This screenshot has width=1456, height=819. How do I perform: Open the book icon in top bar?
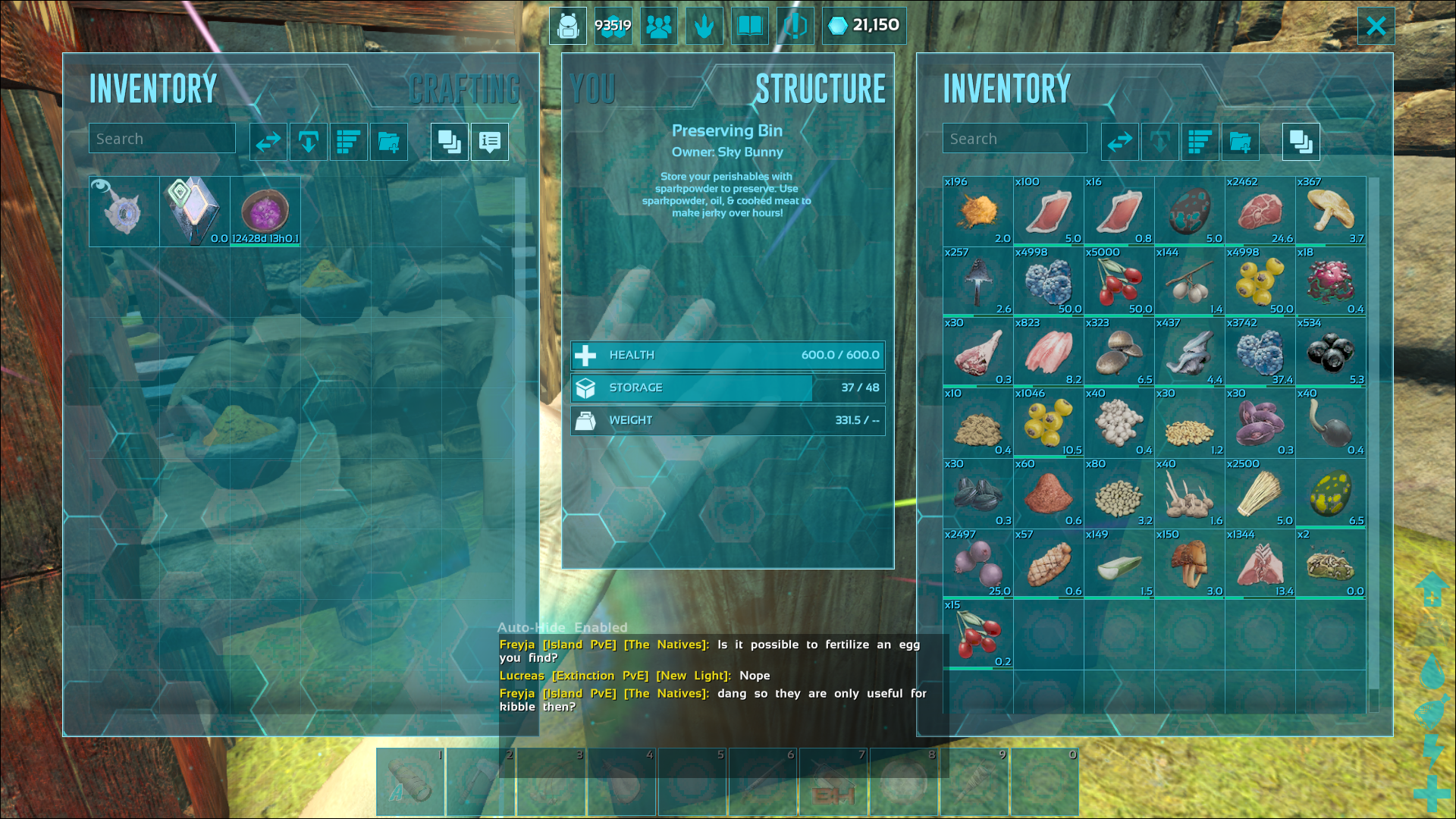click(x=749, y=27)
